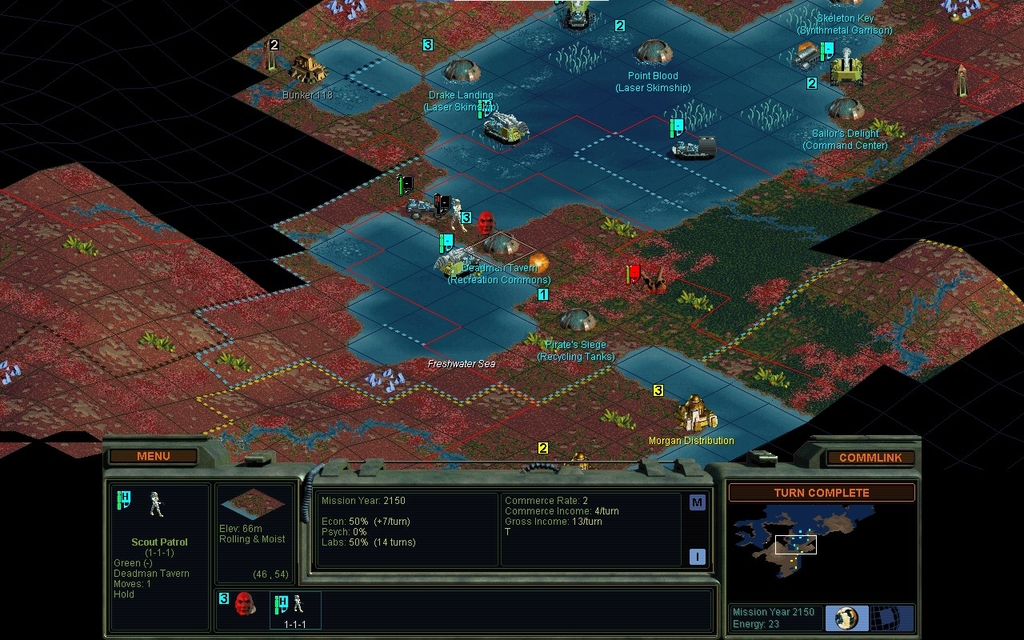This screenshot has height=640, width=1024.
Task: Open the Deadman Tavern base
Action: 501,243
